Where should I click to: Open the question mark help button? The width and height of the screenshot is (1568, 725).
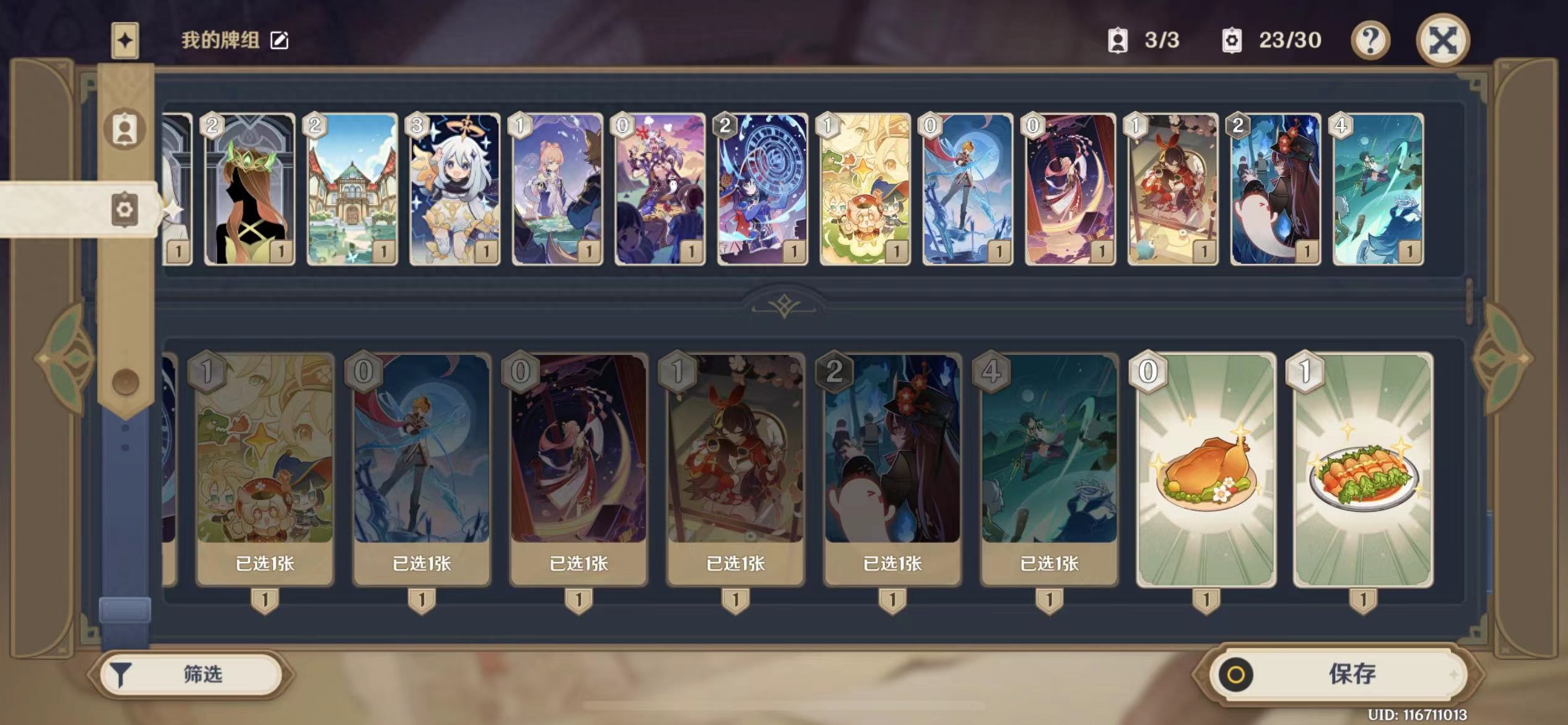click(x=1370, y=41)
